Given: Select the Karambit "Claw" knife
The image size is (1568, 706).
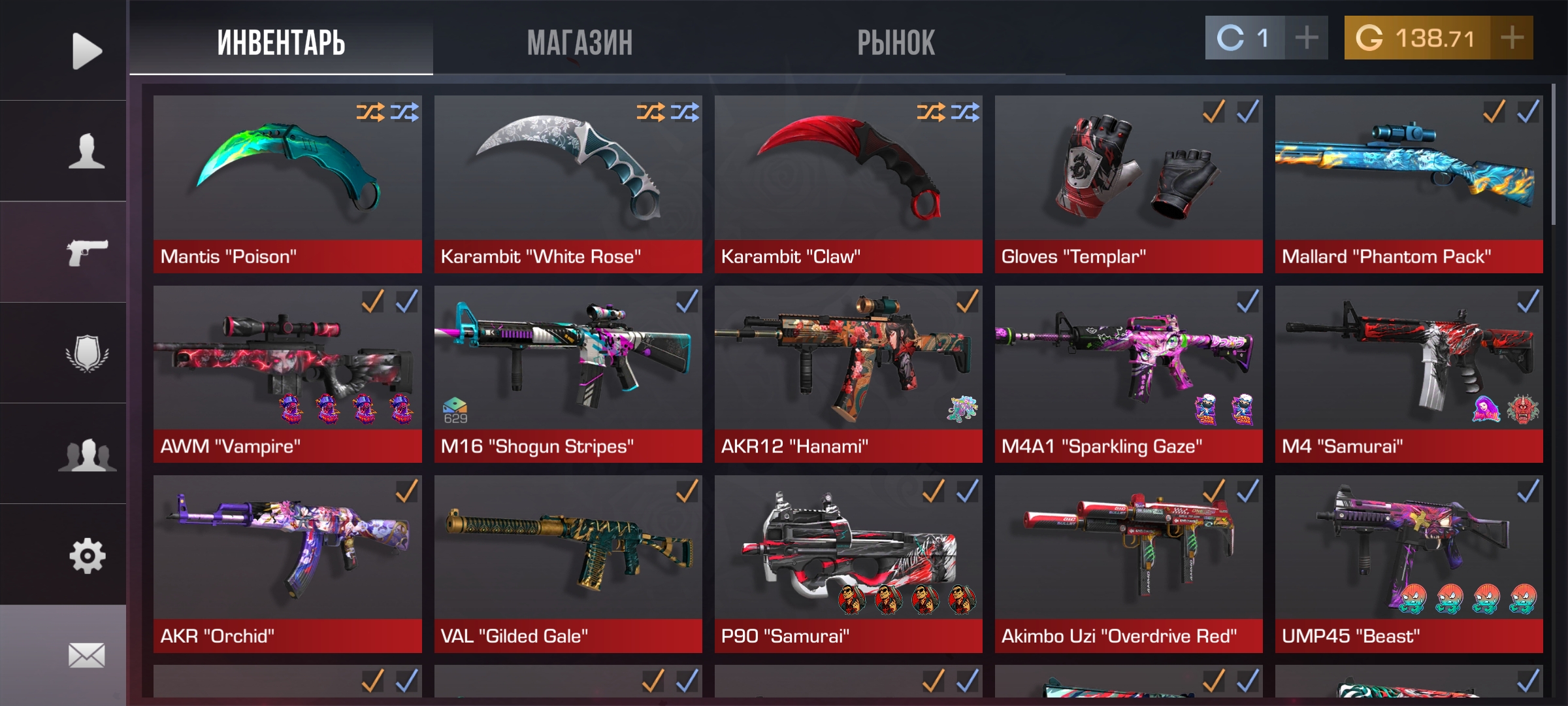Looking at the screenshot, I should point(848,184).
